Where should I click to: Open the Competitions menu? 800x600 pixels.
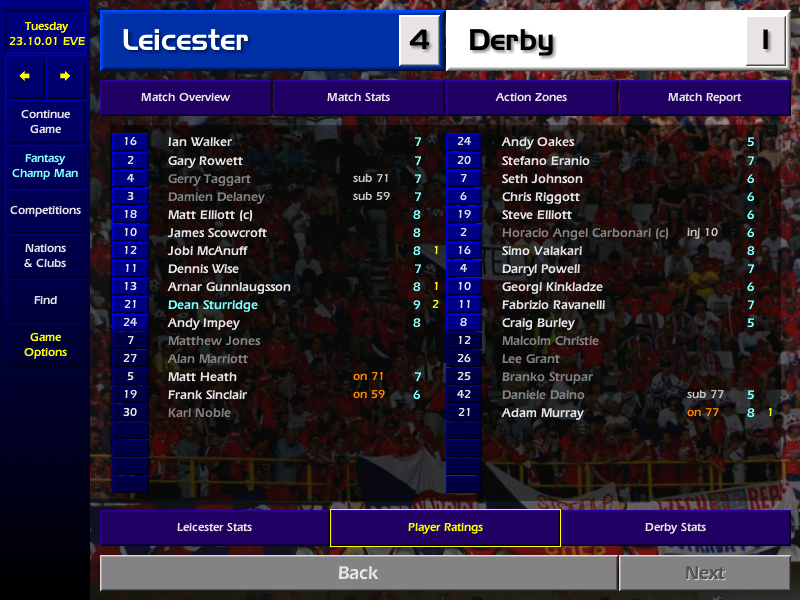[x=45, y=211]
